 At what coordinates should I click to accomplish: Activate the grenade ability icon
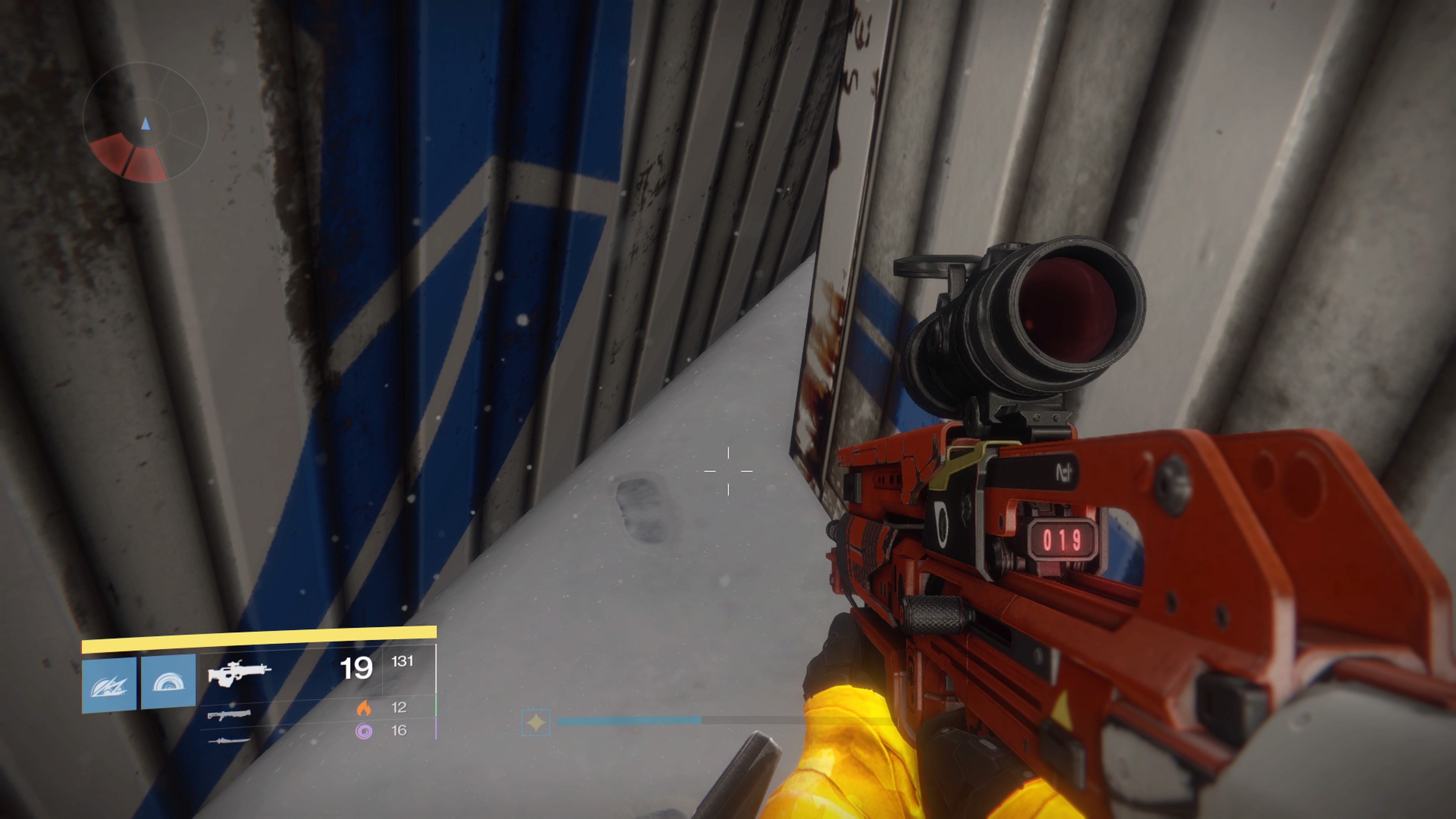point(109,684)
